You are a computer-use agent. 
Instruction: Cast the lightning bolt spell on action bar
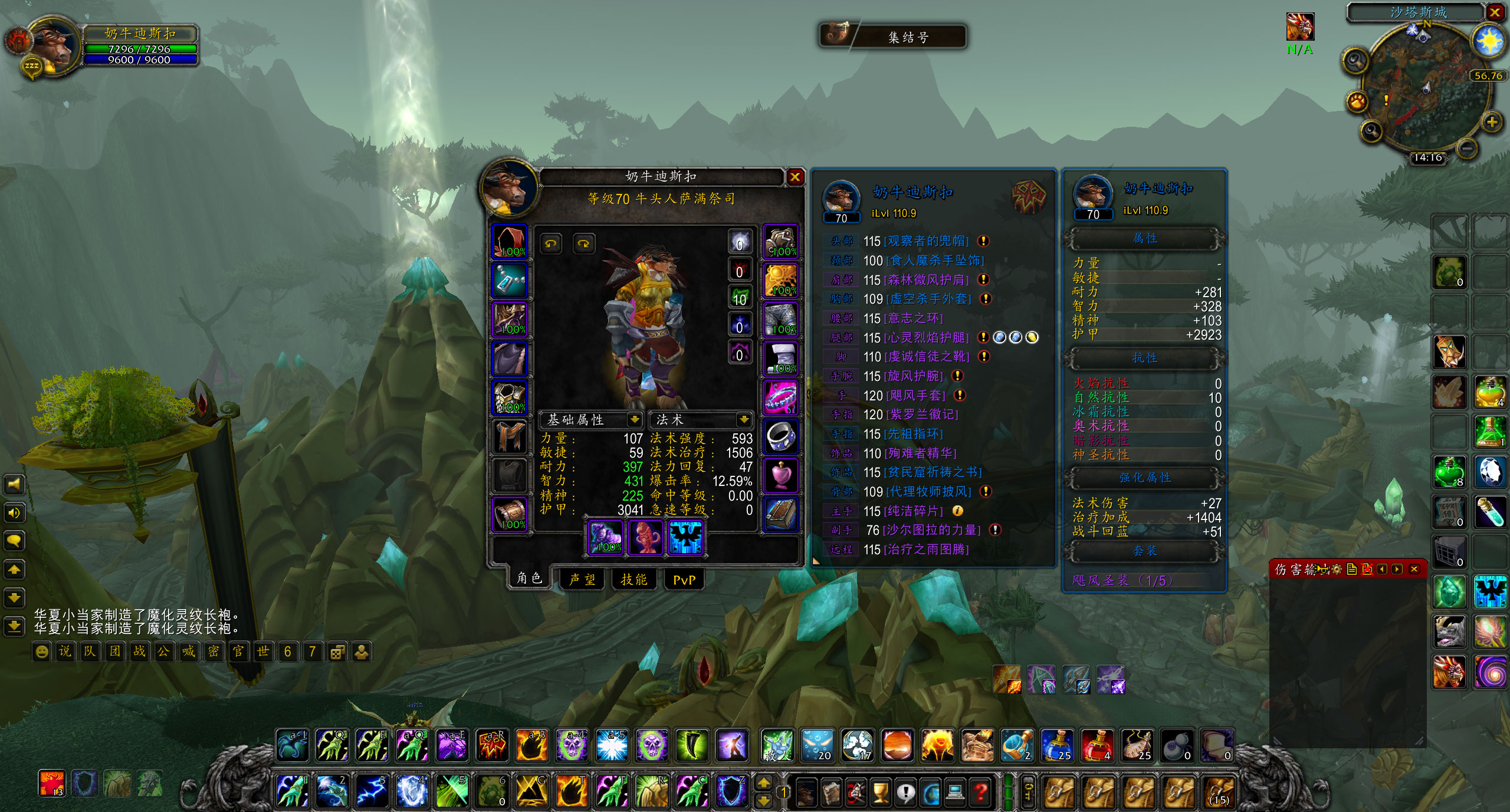(372, 791)
